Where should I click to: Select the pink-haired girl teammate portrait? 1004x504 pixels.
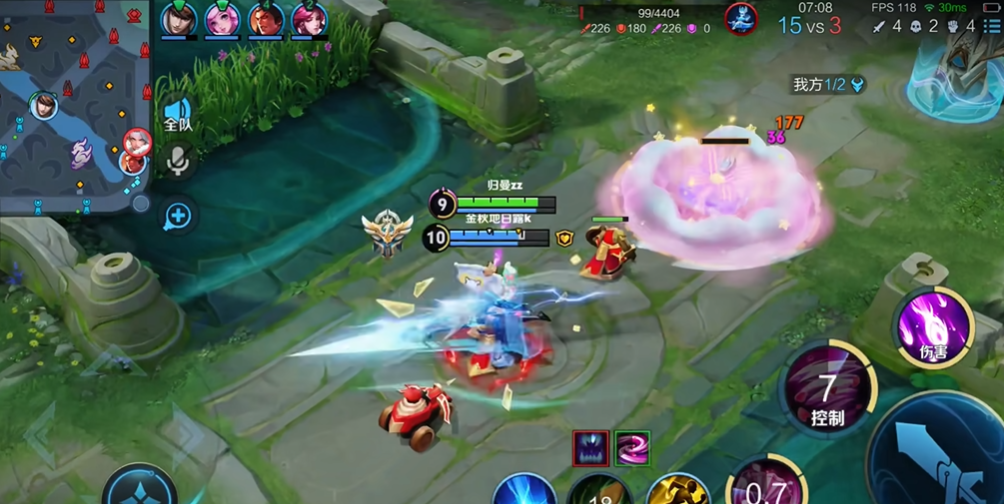(x=222, y=19)
